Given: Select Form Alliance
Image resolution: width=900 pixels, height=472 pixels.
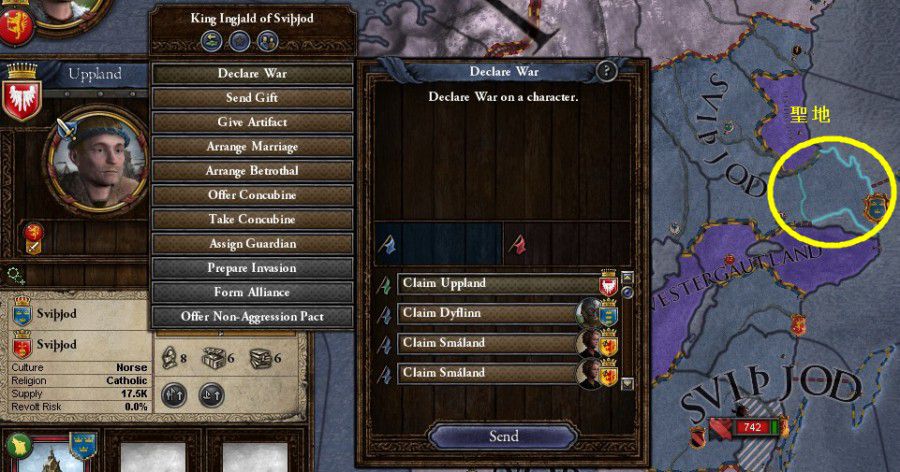Looking at the screenshot, I should point(252,292).
